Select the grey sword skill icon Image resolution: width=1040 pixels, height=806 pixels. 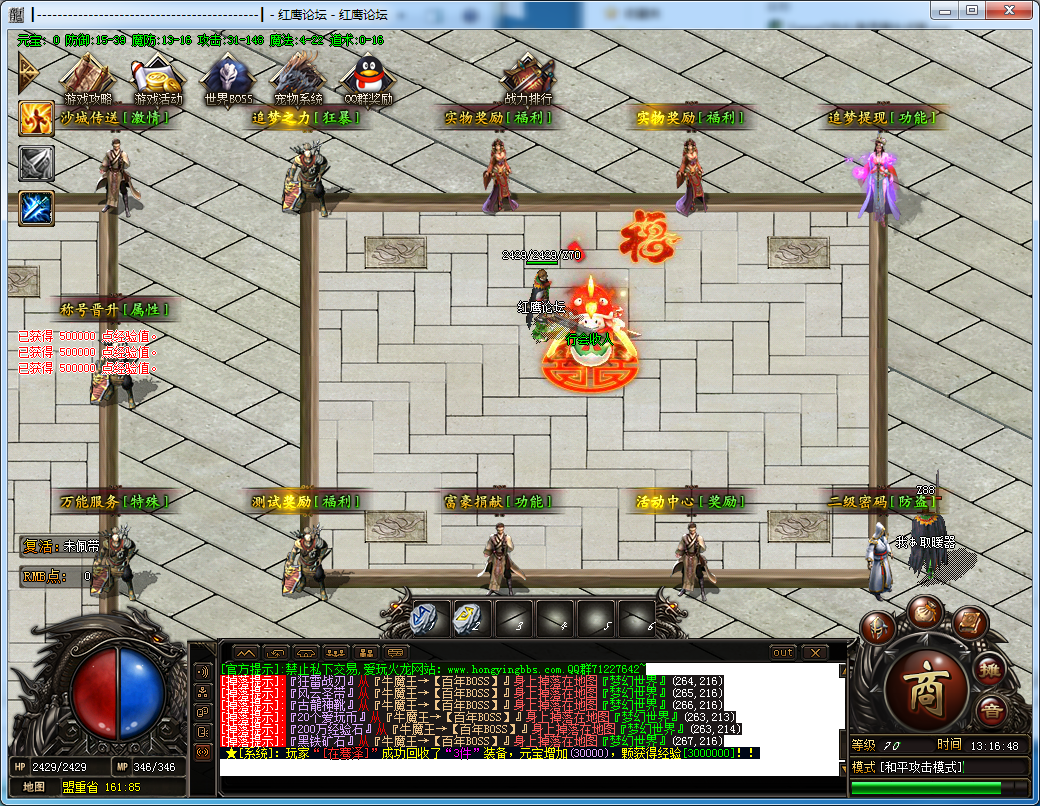[x=37, y=163]
